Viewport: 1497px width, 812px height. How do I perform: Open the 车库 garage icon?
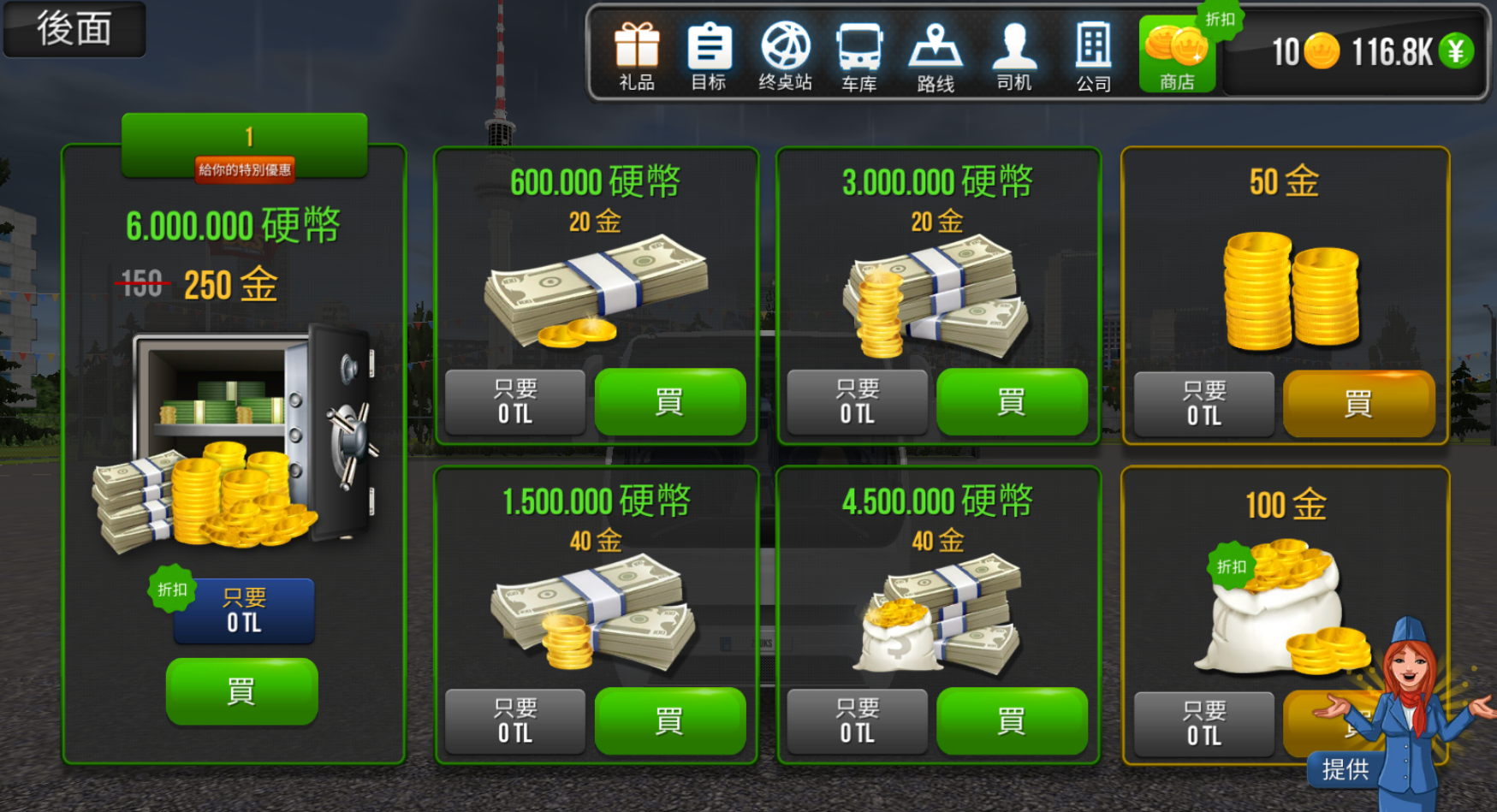point(860,53)
